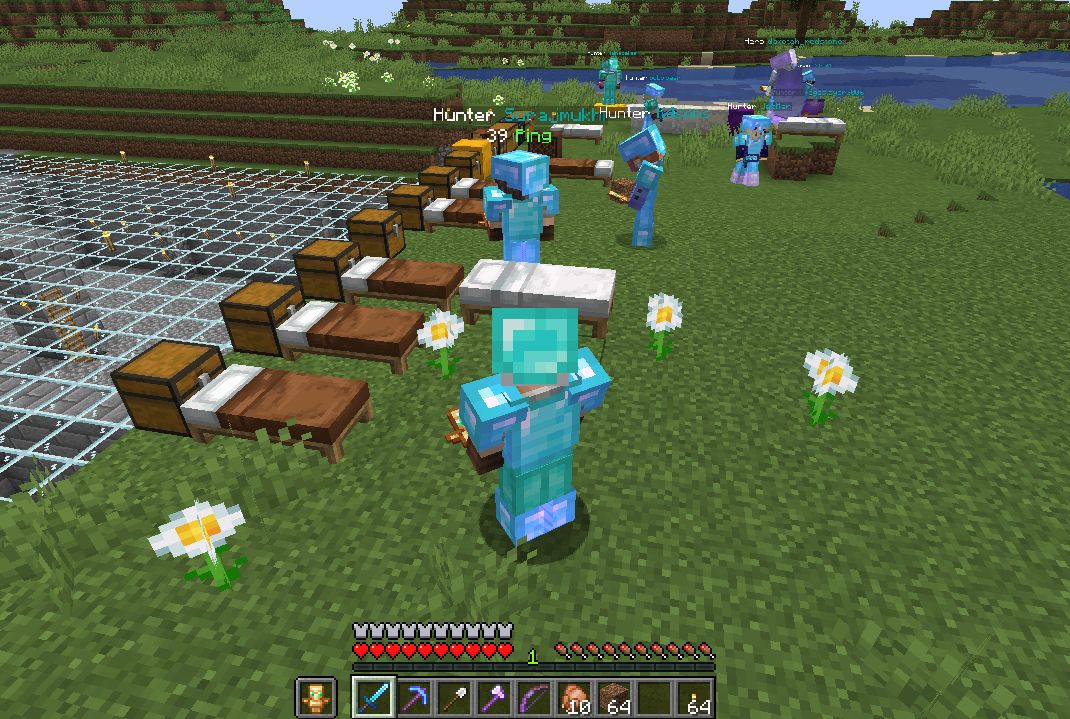Select the diamond sword hotbar slot
The height and width of the screenshot is (719, 1070).
tap(372, 697)
